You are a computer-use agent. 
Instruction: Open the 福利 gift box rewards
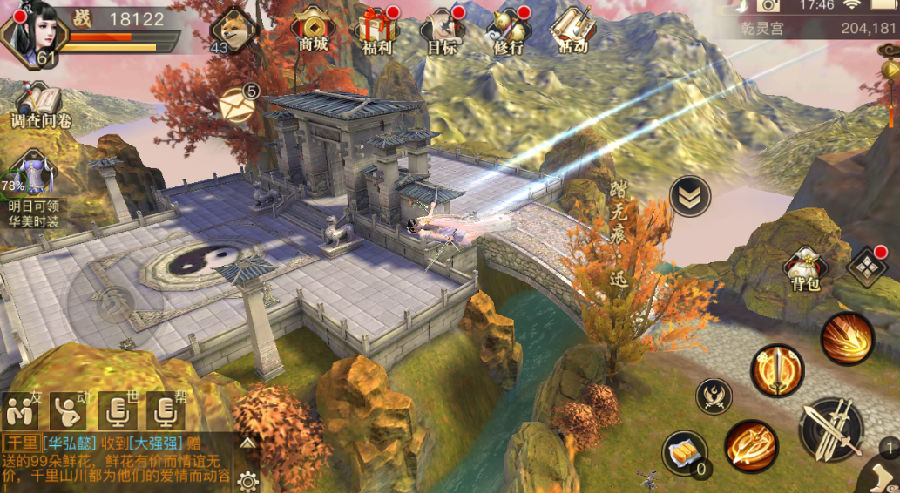pyautogui.click(x=375, y=27)
